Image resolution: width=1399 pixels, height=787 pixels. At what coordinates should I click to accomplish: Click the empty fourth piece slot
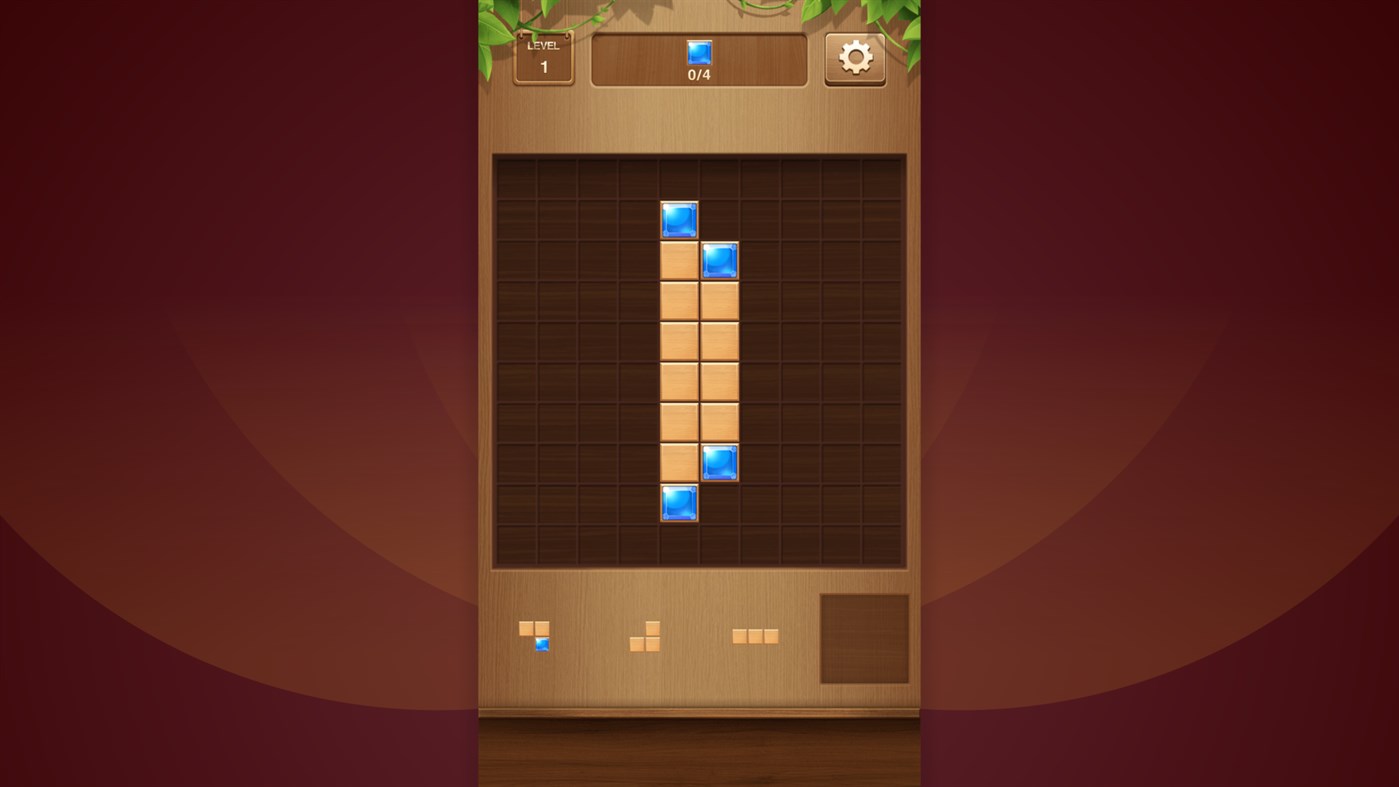tap(862, 637)
